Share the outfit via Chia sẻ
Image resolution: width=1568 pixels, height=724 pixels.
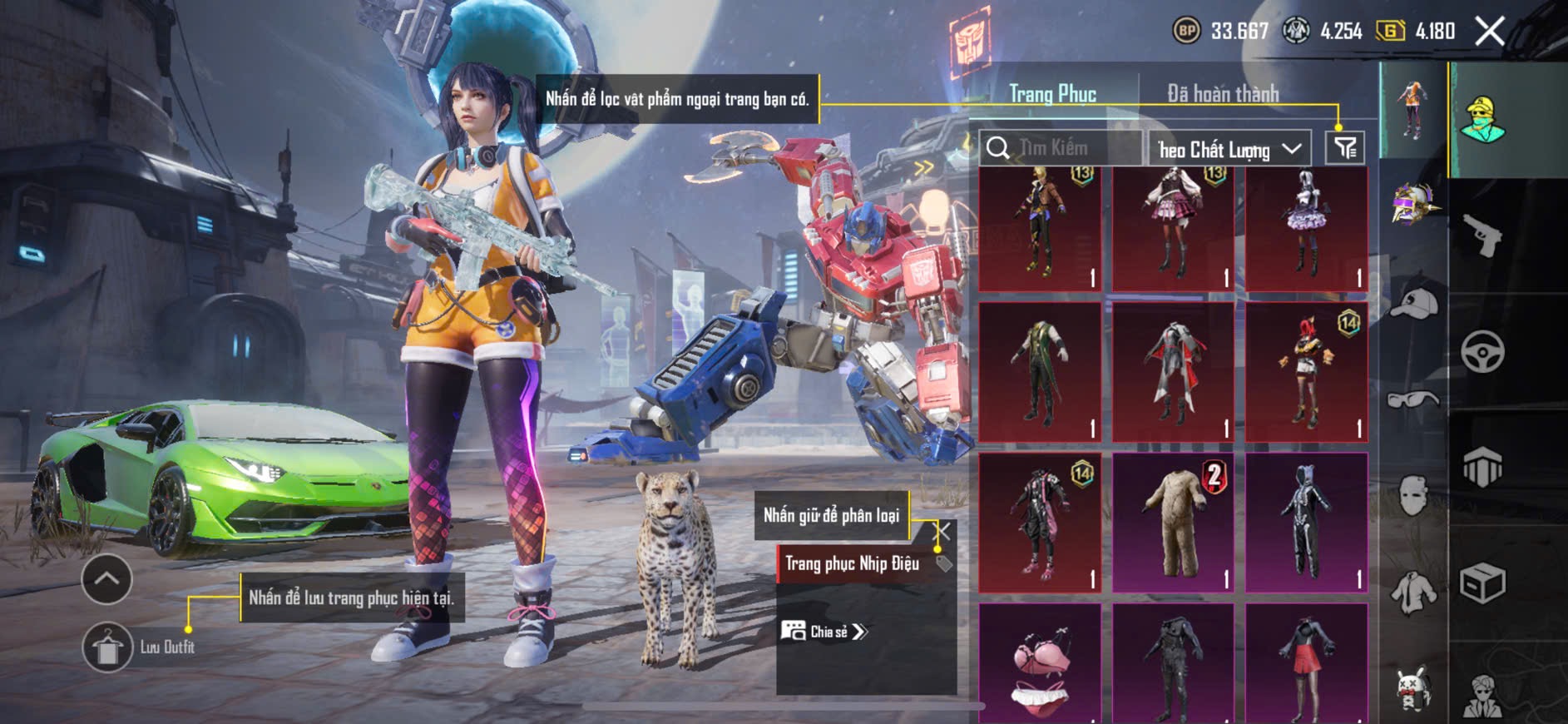824,632
